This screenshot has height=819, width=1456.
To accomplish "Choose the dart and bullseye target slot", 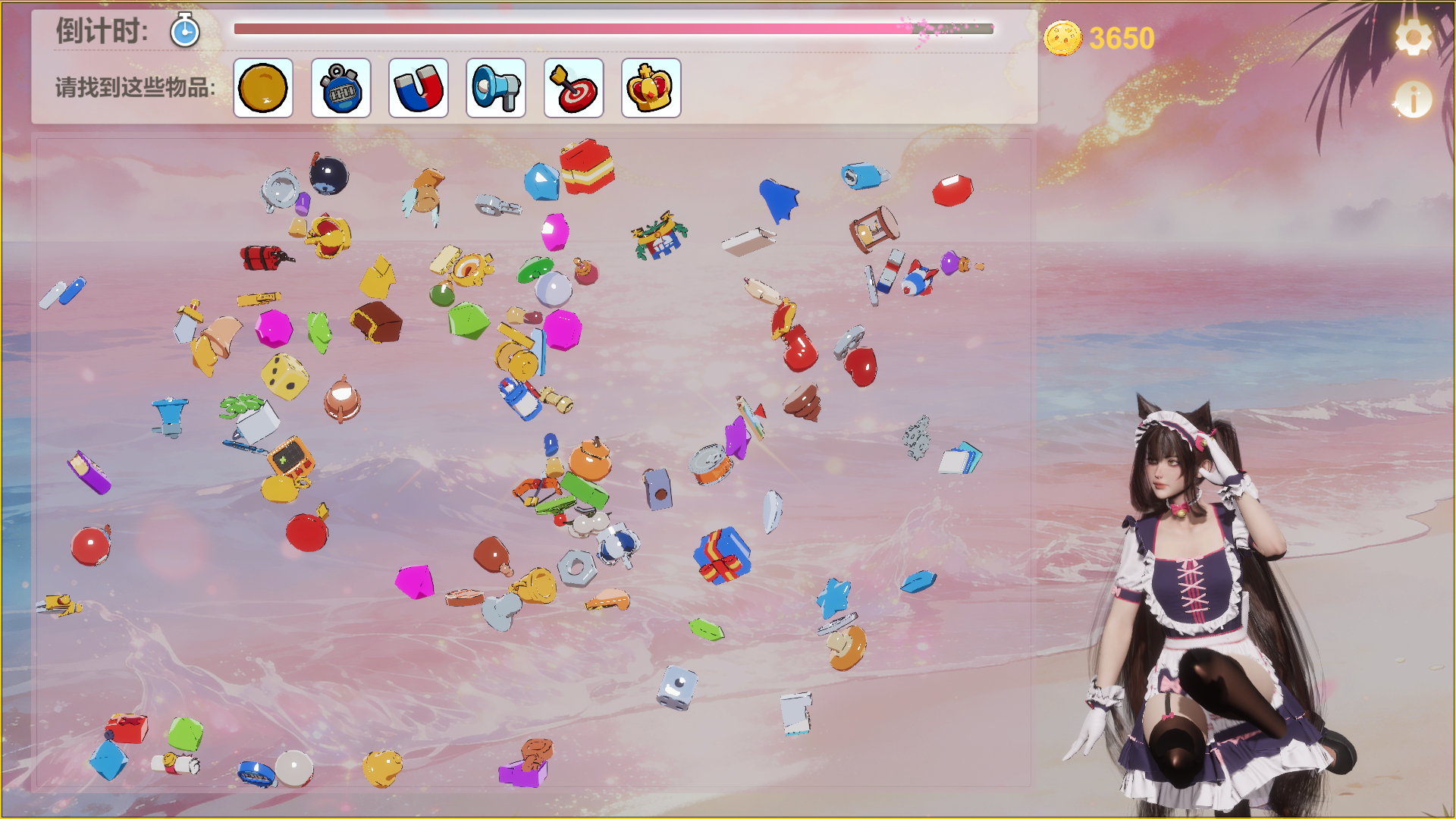I will tap(574, 88).
